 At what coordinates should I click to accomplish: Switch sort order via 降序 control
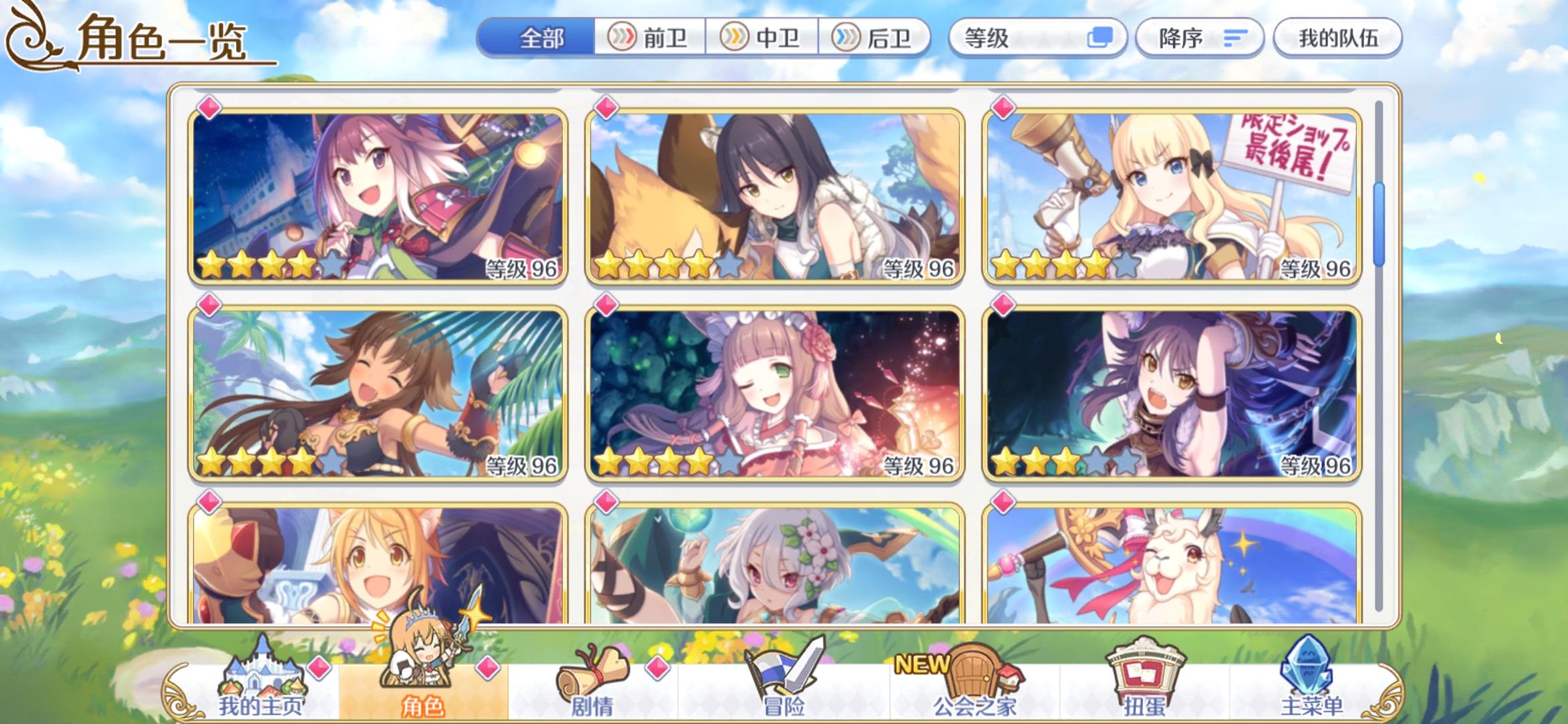pyautogui.click(x=1199, y=38)
